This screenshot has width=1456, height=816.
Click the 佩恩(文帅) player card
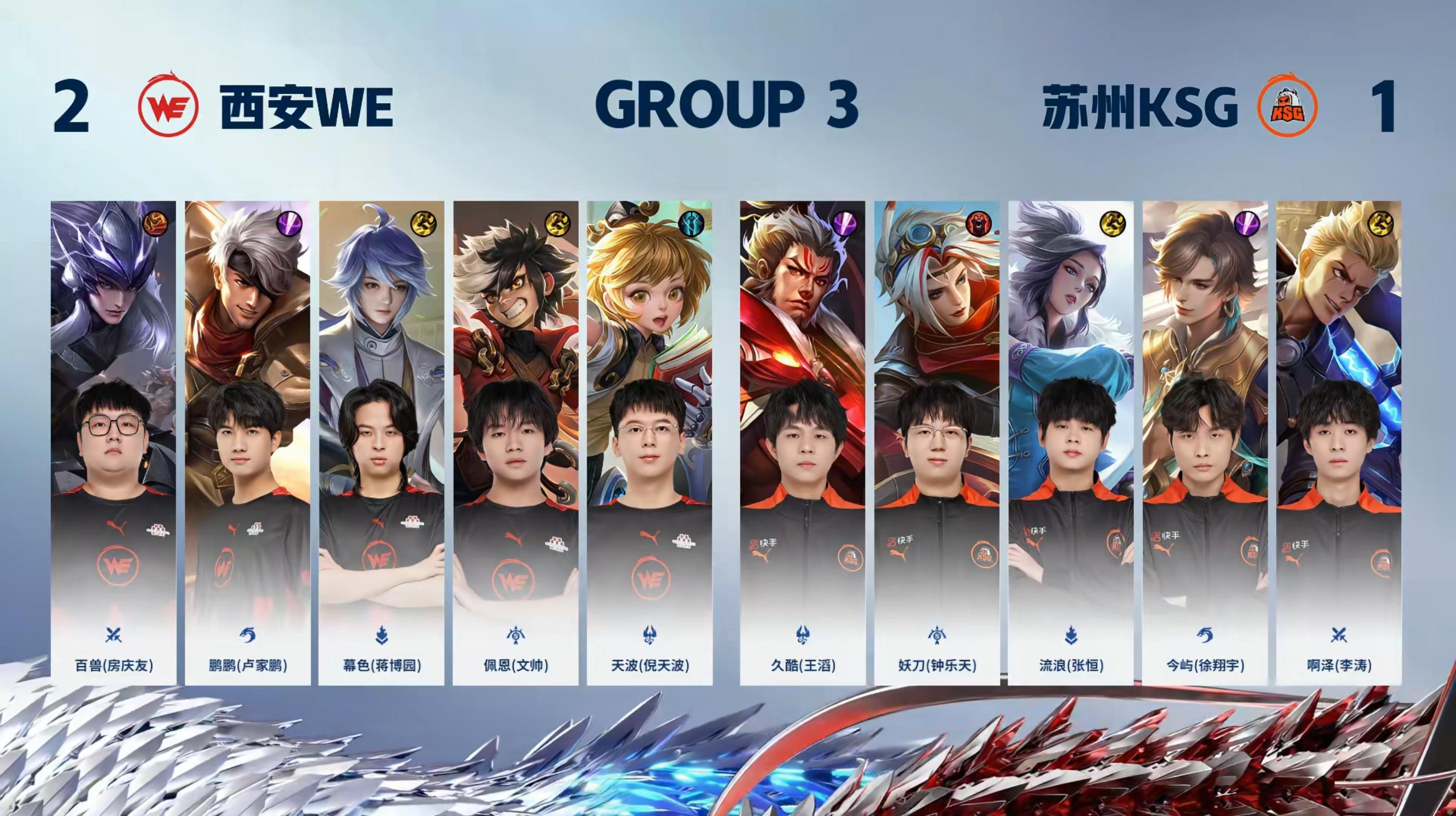click(x=515, y=443)
